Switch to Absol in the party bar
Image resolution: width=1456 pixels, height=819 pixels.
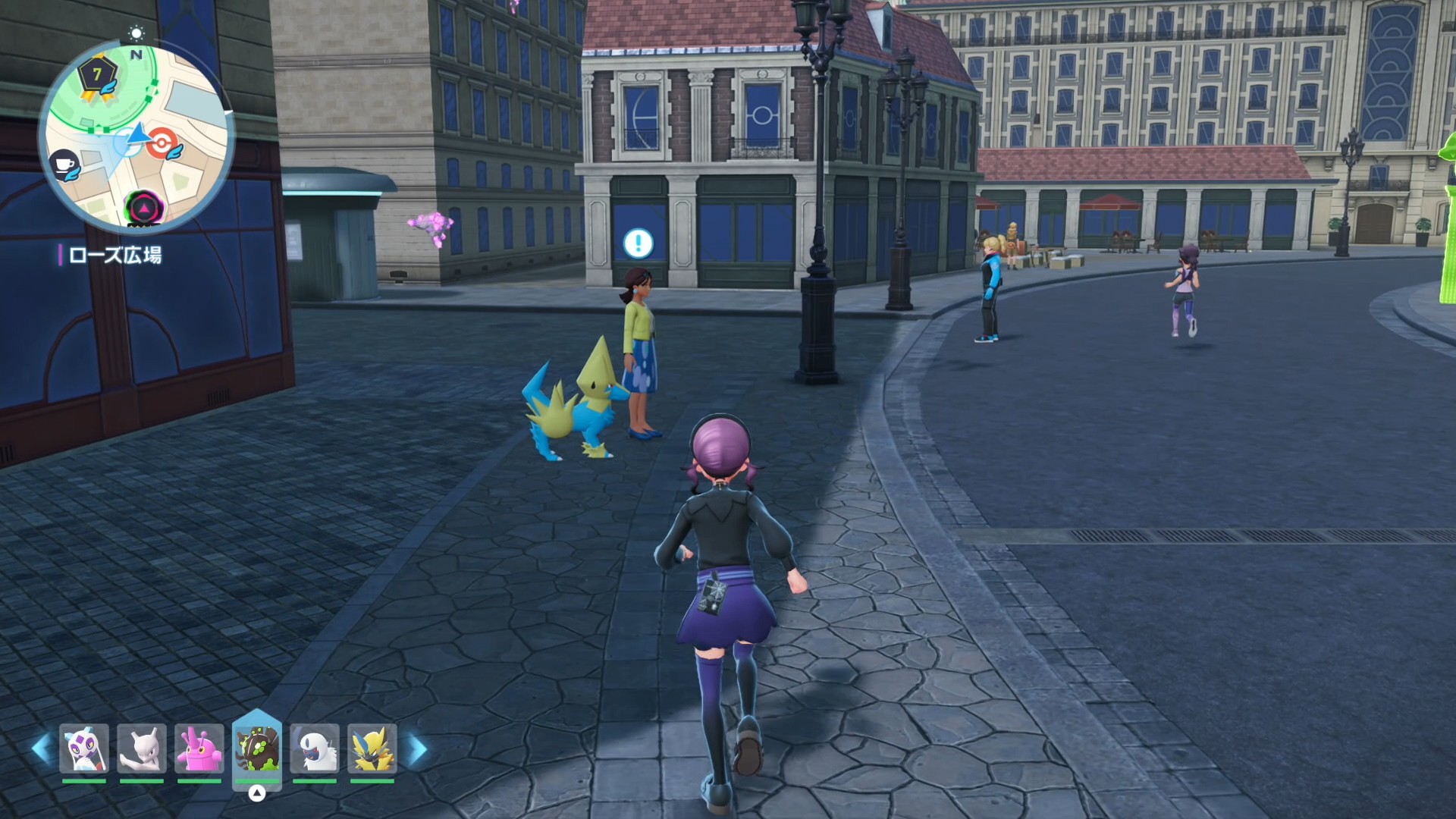pos(315,749)
